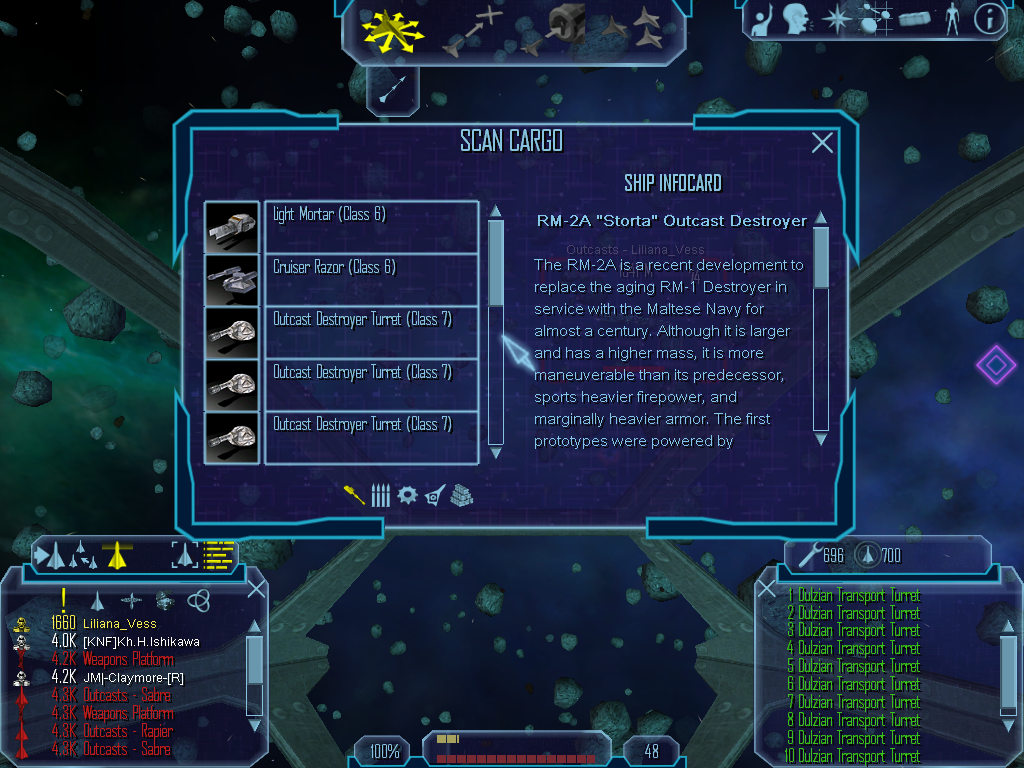Select the Cruiser Razor (Class 6) row
Viewport: 1024px width, 768px height.
coord(371,279)
